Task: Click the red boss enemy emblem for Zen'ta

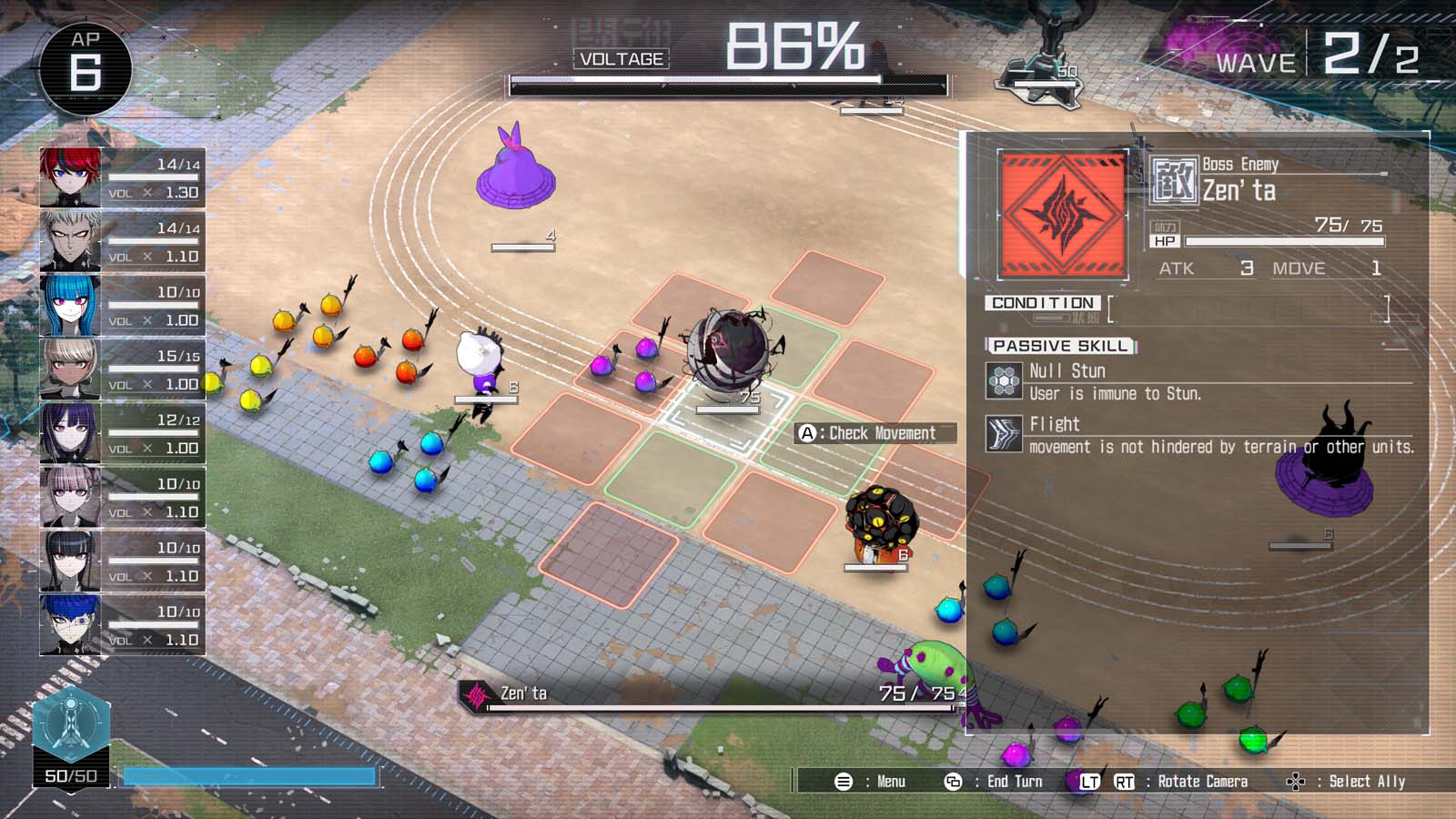Action: pos(1063,215)
